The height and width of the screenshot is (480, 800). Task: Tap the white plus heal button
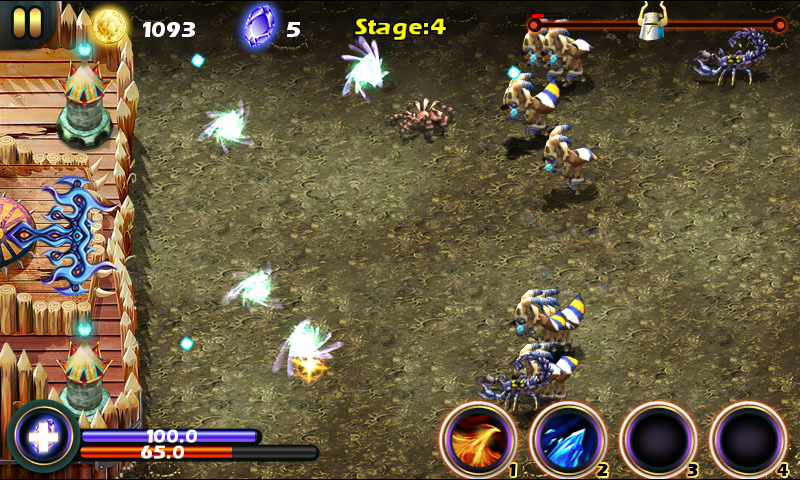pyautogui.click(x=42, y=437)
